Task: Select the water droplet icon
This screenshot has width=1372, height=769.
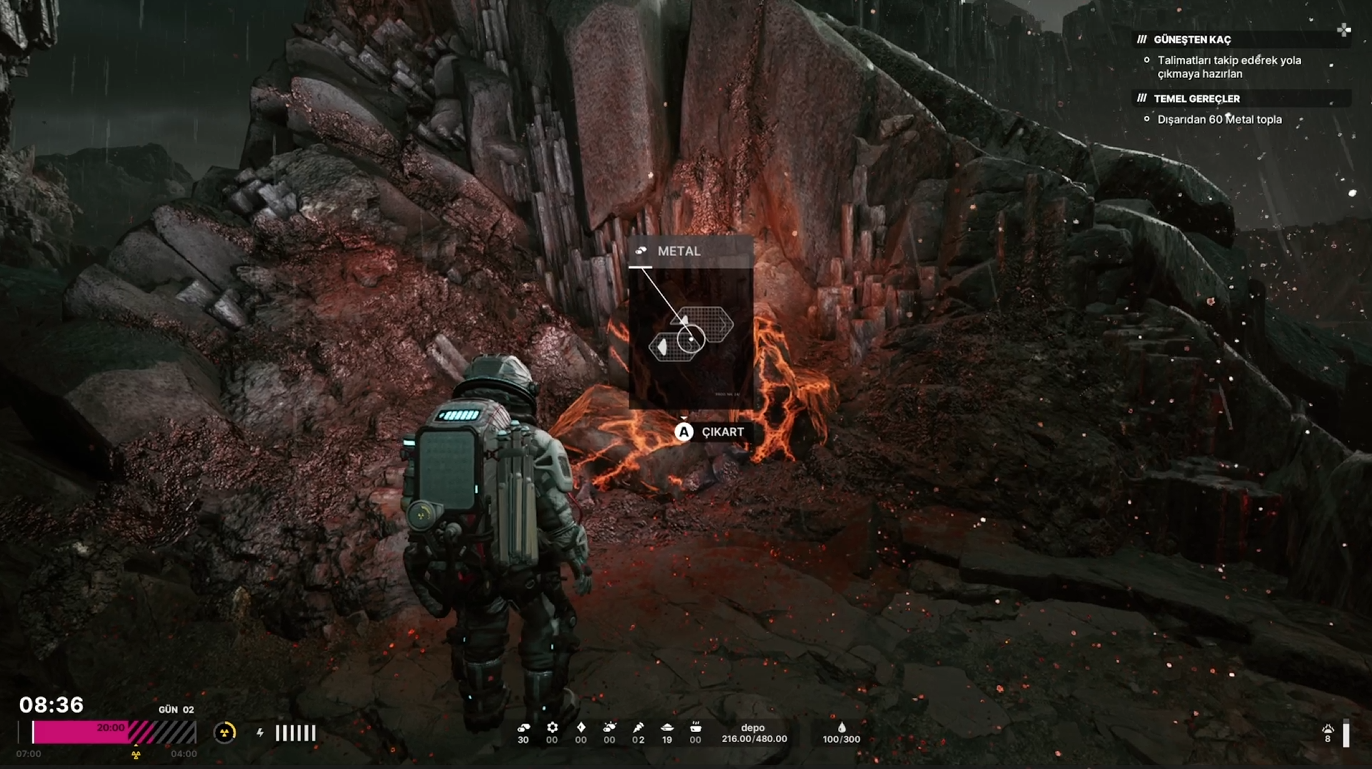Action: (841, 727)
